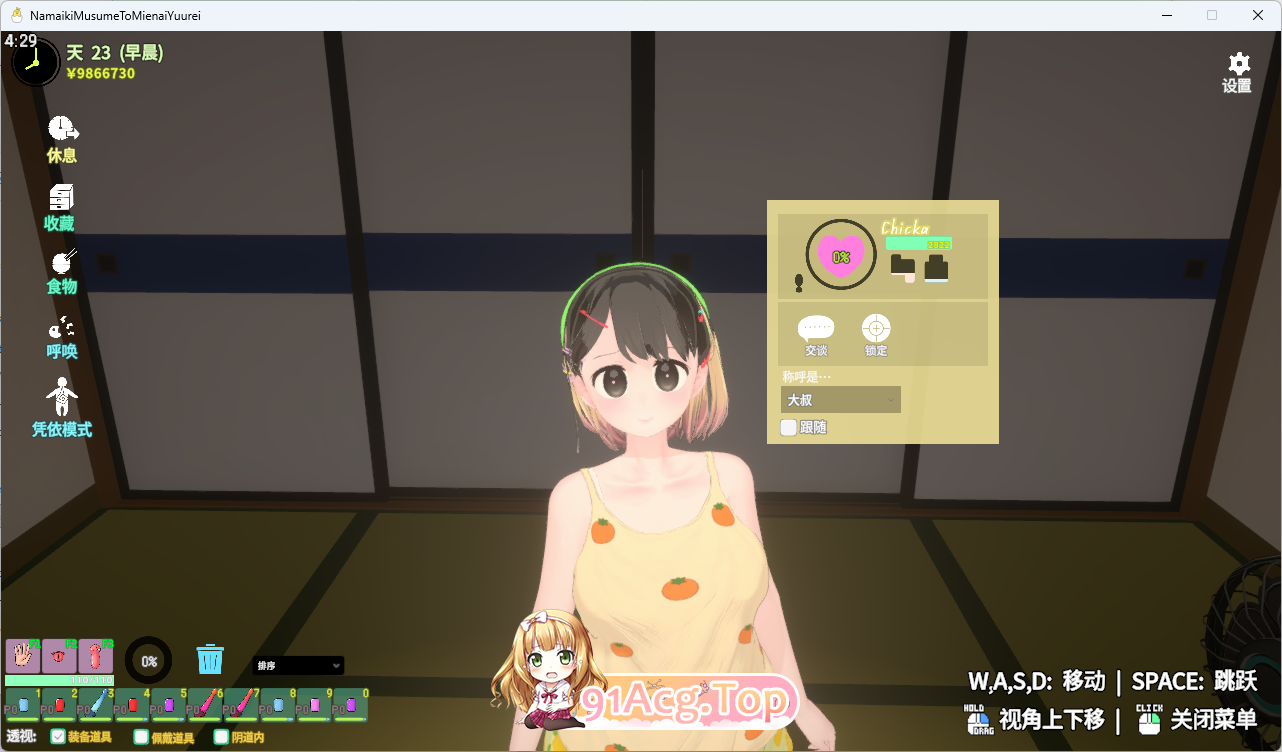Click the 0% affection heart meter

click(x=841, y=256)
